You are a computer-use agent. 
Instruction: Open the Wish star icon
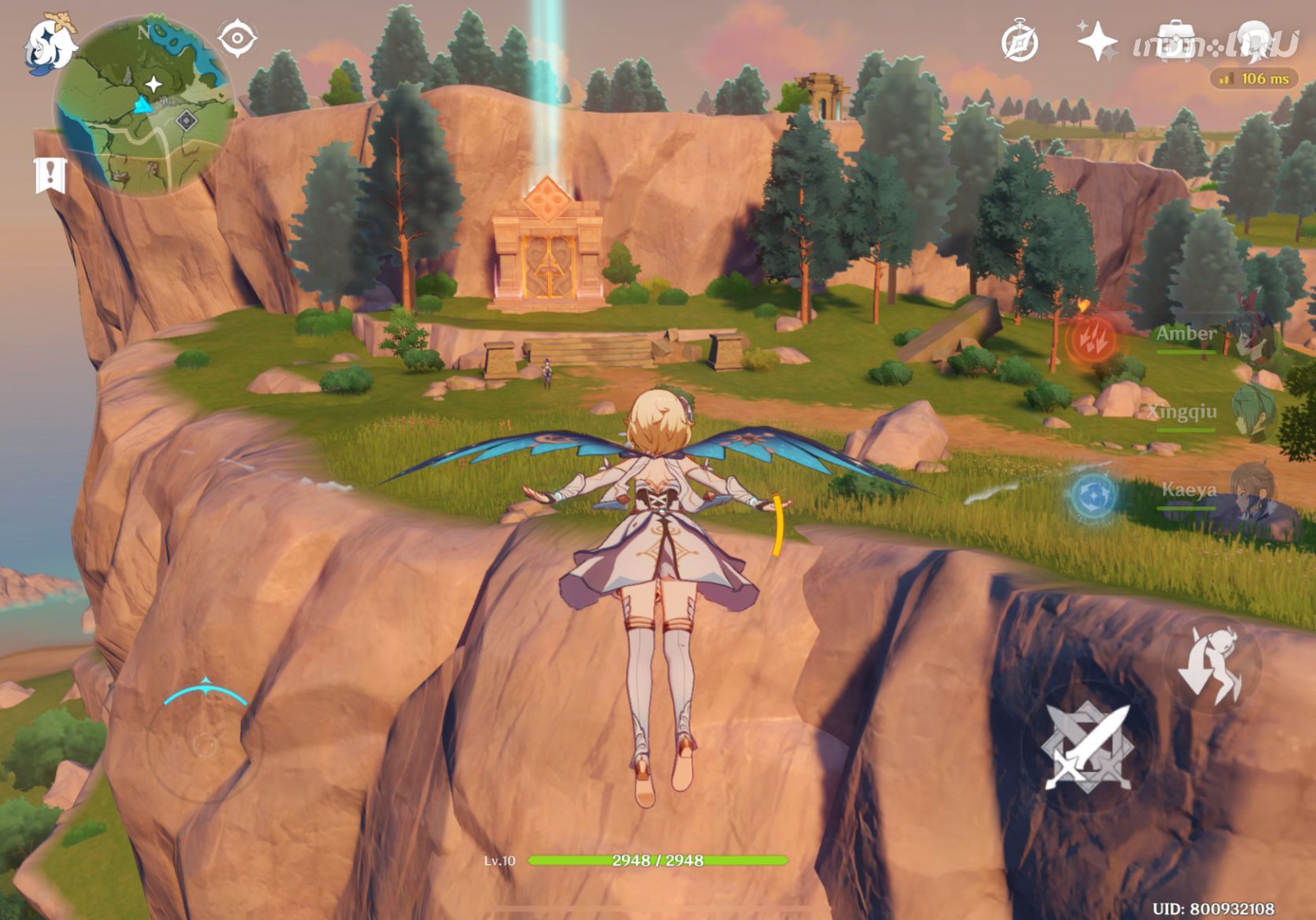click(1097, 40)
